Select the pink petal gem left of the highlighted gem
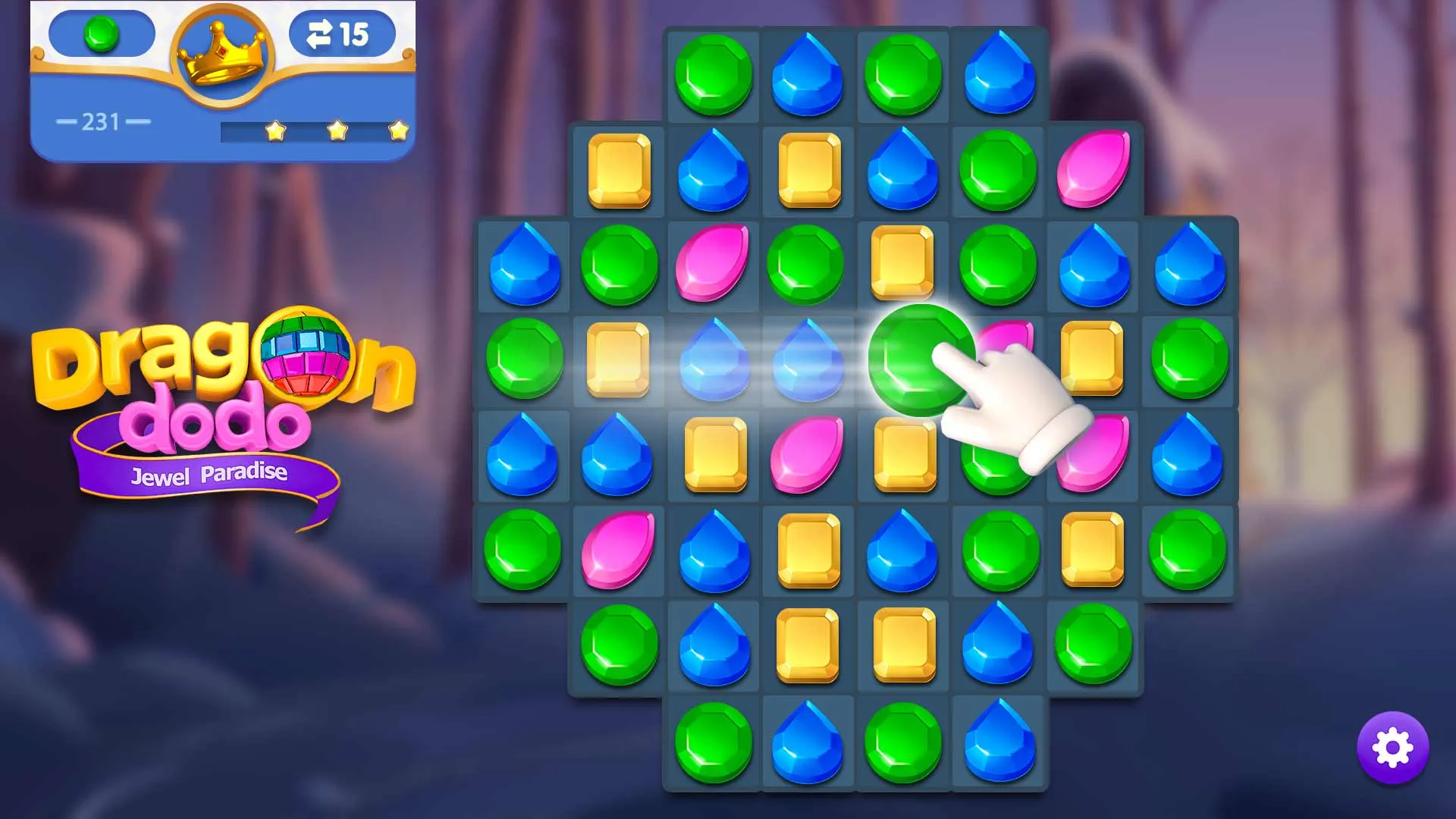Screen dimensions: 1456x819 click(x=808, y=455)
